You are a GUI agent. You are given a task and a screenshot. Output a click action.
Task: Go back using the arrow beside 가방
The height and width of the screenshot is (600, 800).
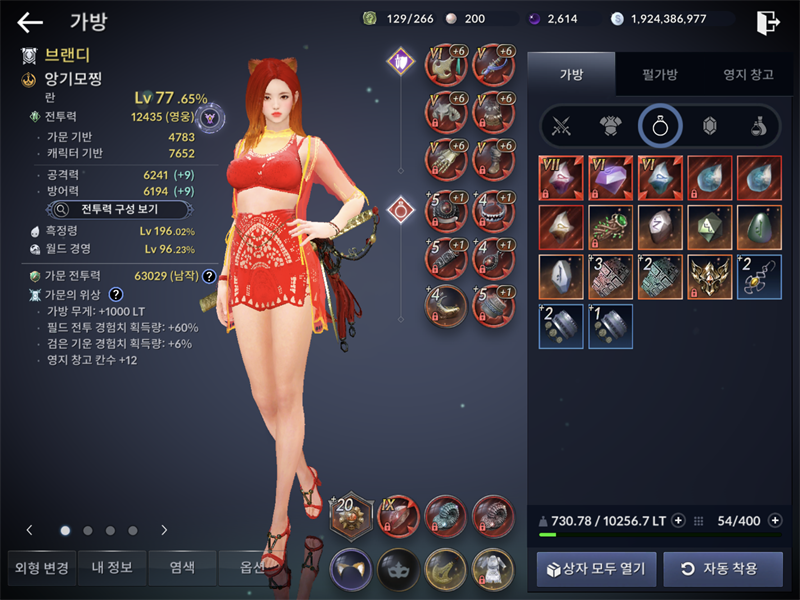pyautogui.click(x=30, y=22)
